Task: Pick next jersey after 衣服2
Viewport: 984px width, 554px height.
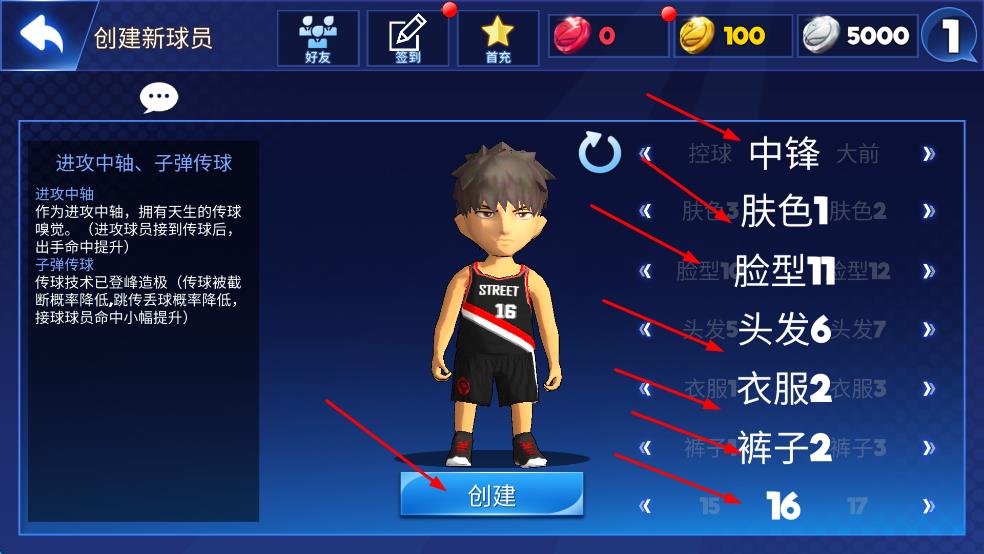Action: point(929,388)
